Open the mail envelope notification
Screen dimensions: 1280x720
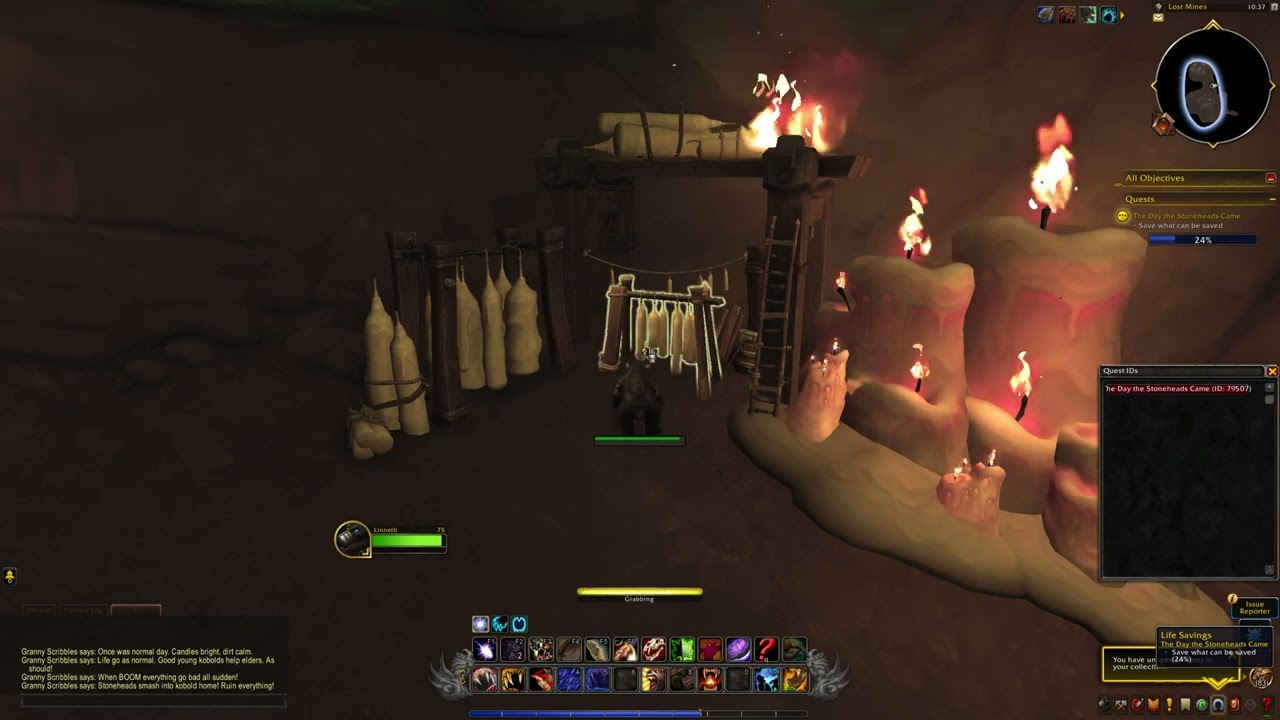tap(1158, 17)
